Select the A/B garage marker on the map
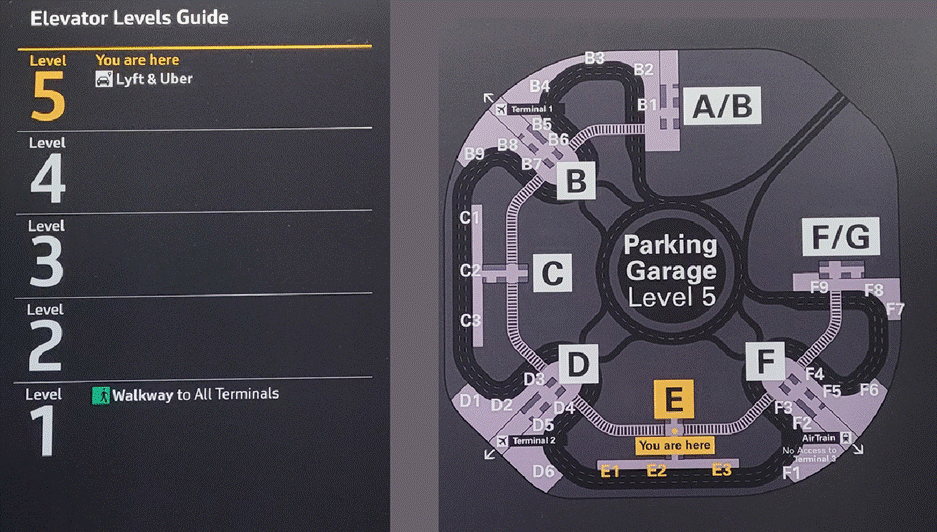This screenshot has width=937, height=532. point(723,105)
